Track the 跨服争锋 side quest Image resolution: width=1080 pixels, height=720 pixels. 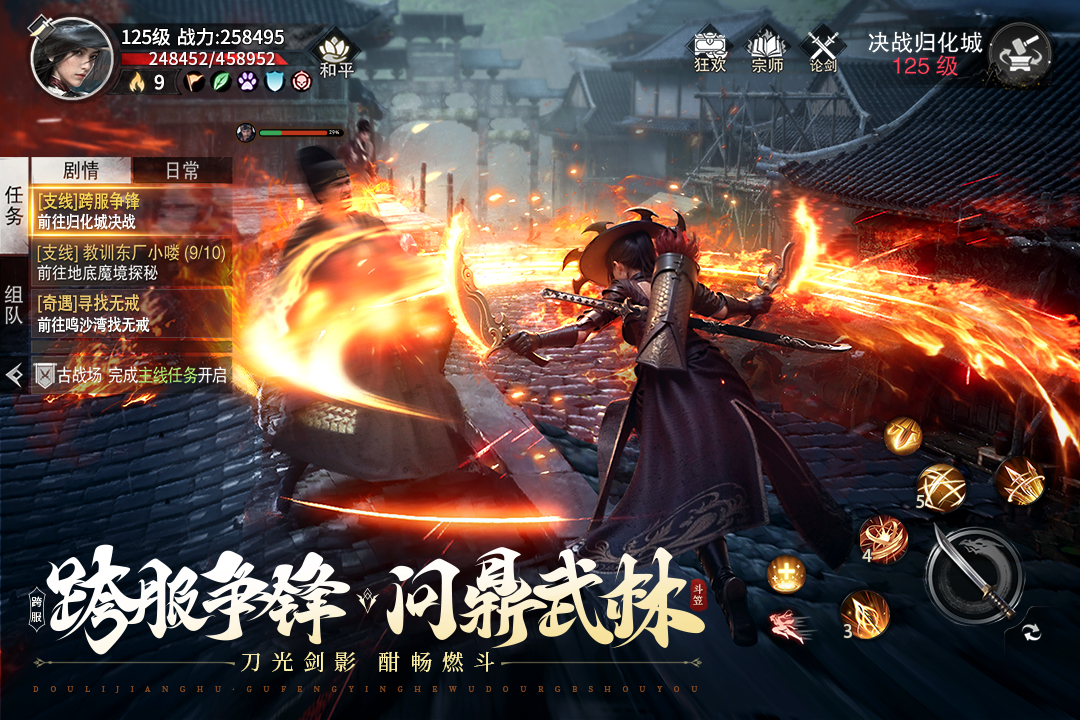131,211
